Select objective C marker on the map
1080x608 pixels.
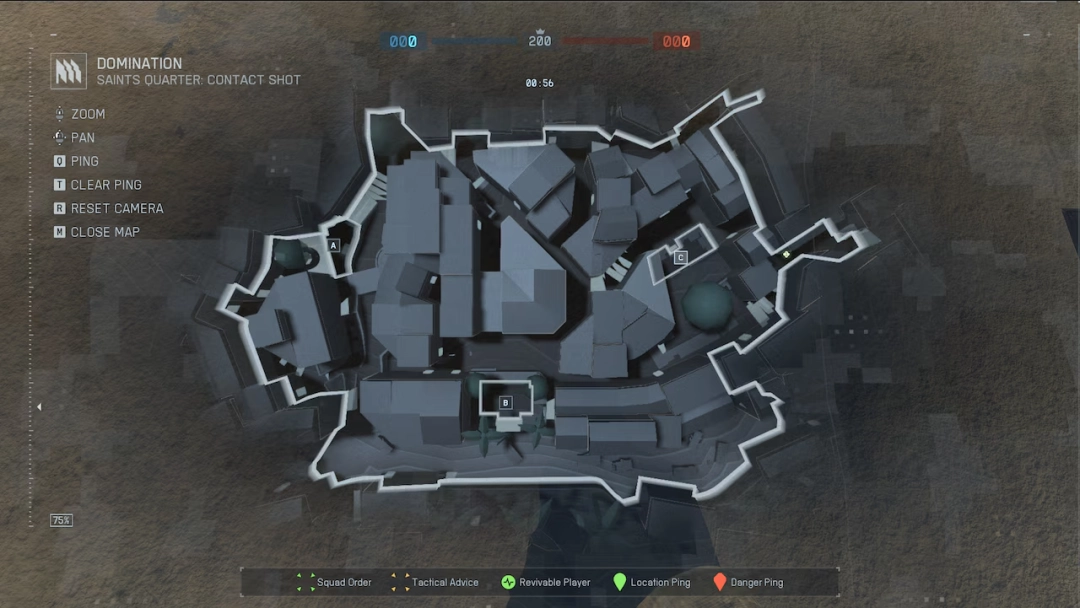click(680, 258)
